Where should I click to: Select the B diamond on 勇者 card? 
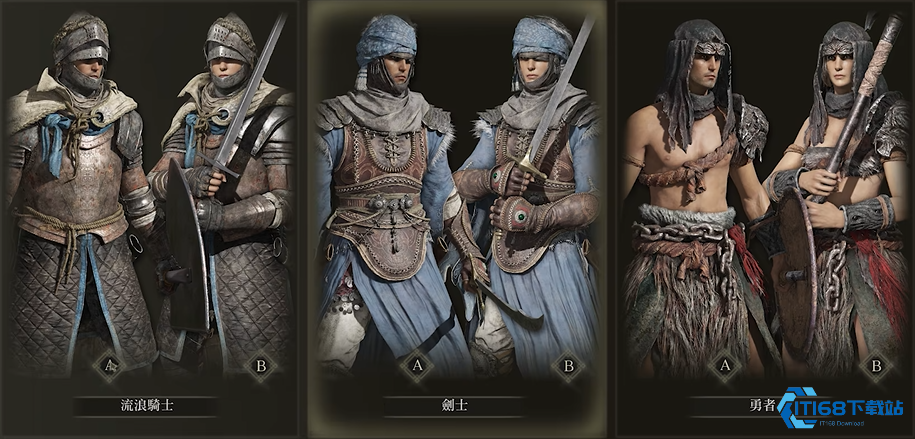click(x=876, y=367)
